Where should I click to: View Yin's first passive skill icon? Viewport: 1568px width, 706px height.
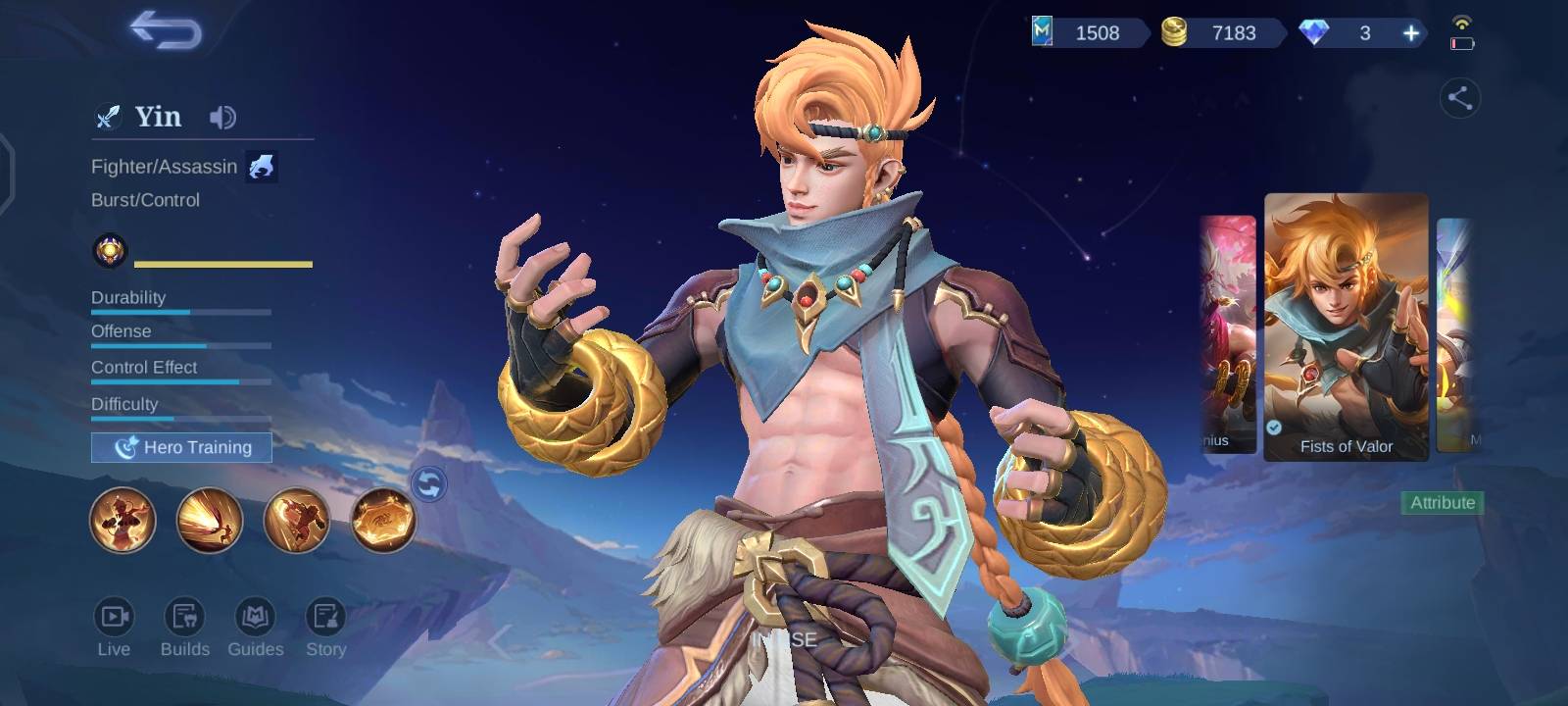(x=122, y=520)
